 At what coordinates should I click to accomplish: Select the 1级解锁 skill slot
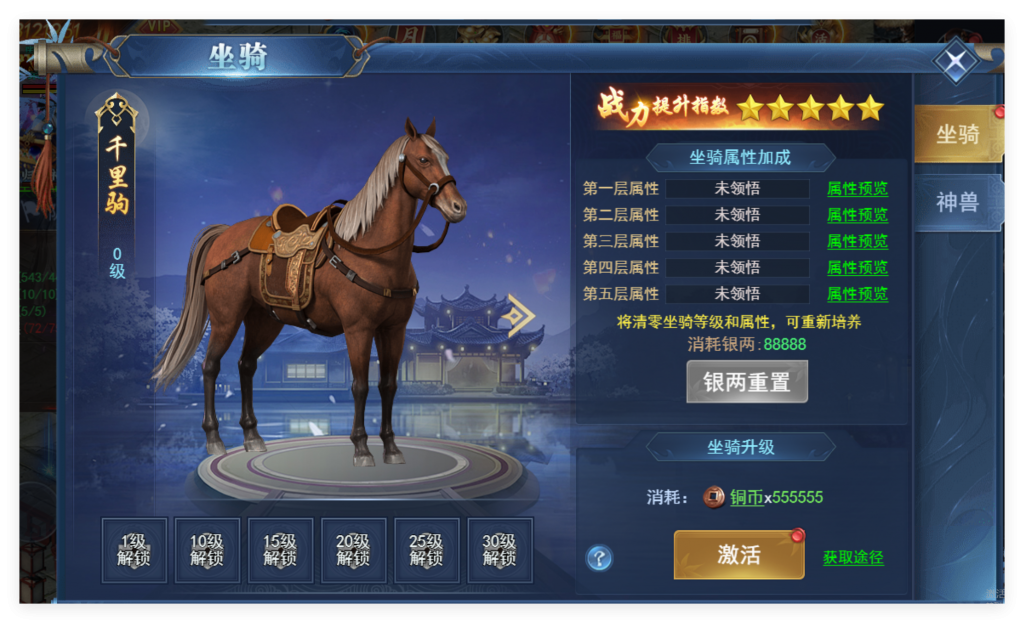(134, 550)
